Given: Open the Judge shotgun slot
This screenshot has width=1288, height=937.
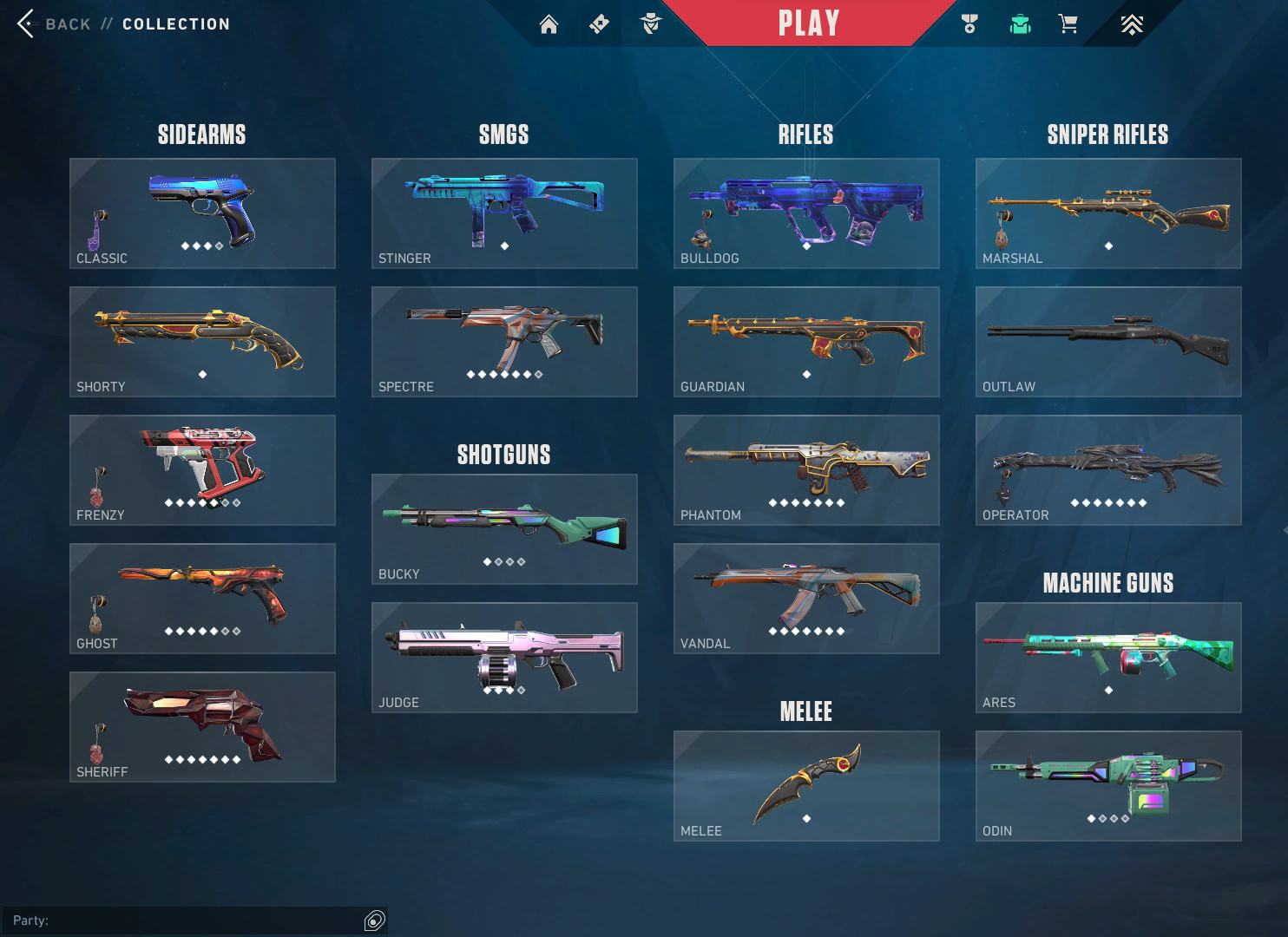Looking at the screenshot, I should [504, 658].
